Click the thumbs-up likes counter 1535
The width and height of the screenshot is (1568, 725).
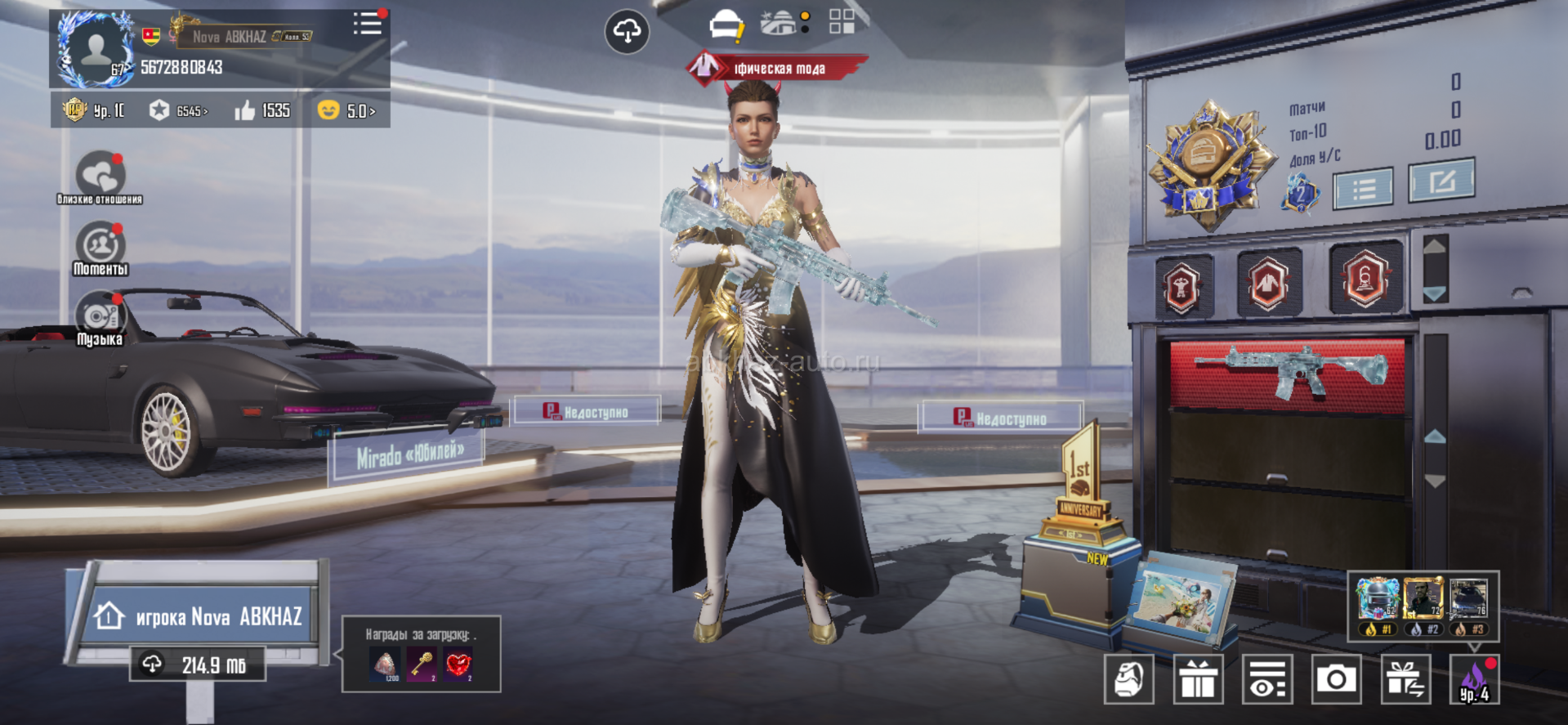pyautogui.click(x=262, y=110)
